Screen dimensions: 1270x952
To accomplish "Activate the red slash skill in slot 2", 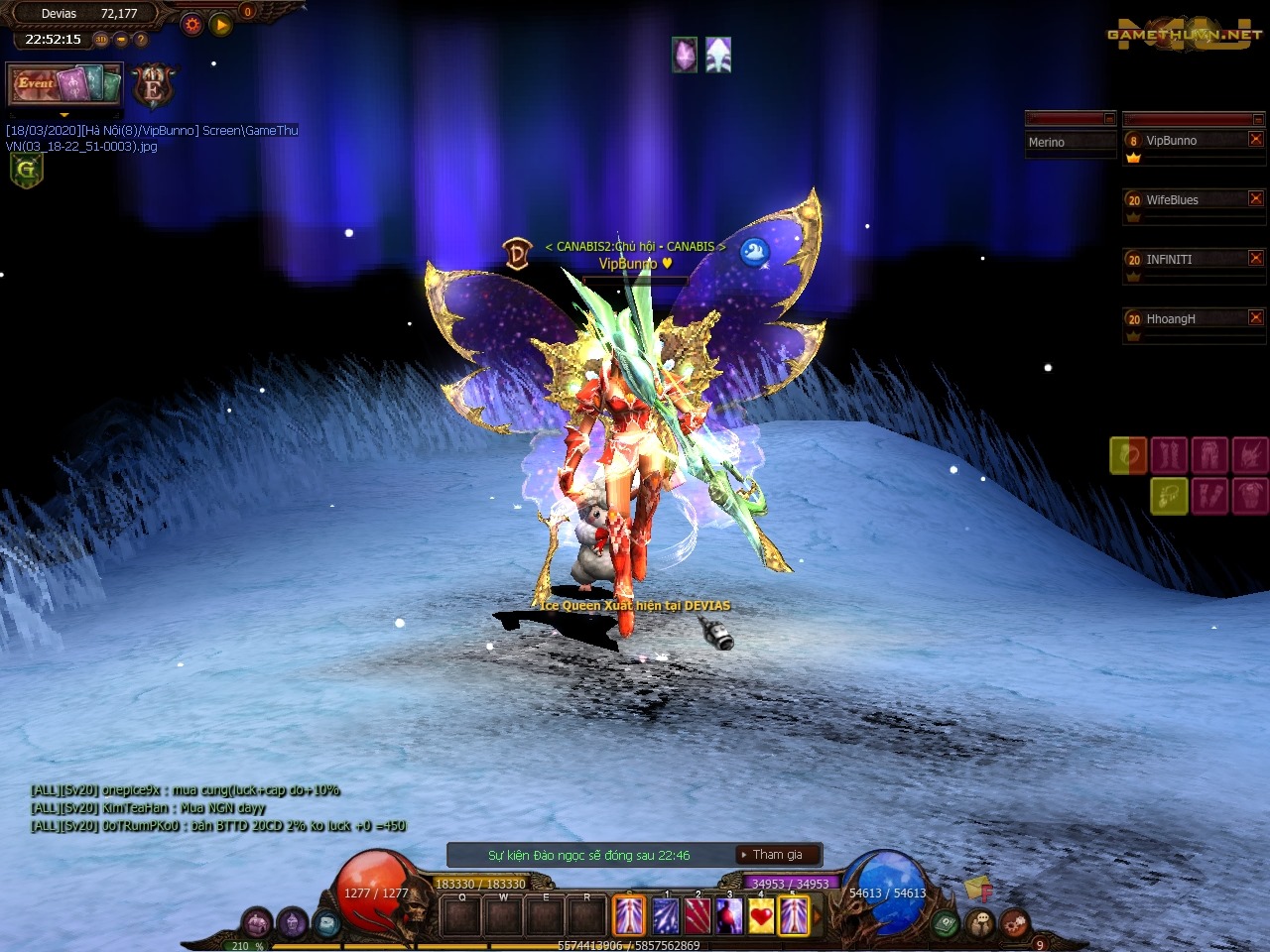I will pyautogui.click(x=698, y=915).
